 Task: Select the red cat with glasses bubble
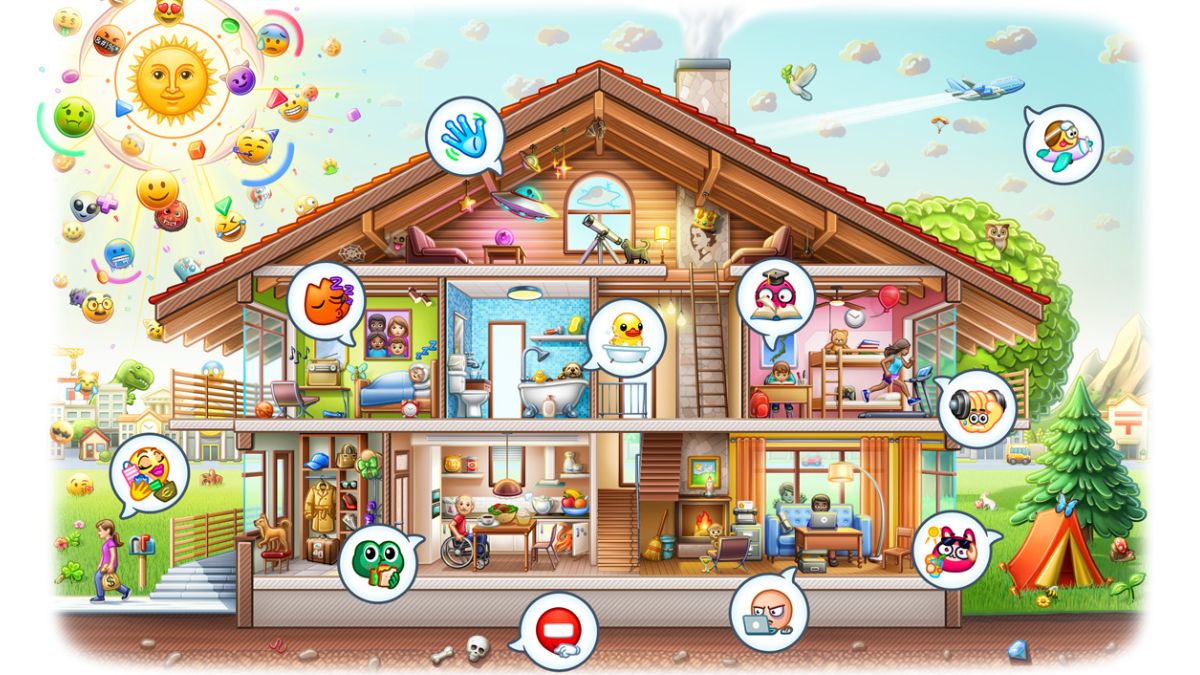click(x=951, y=549)
